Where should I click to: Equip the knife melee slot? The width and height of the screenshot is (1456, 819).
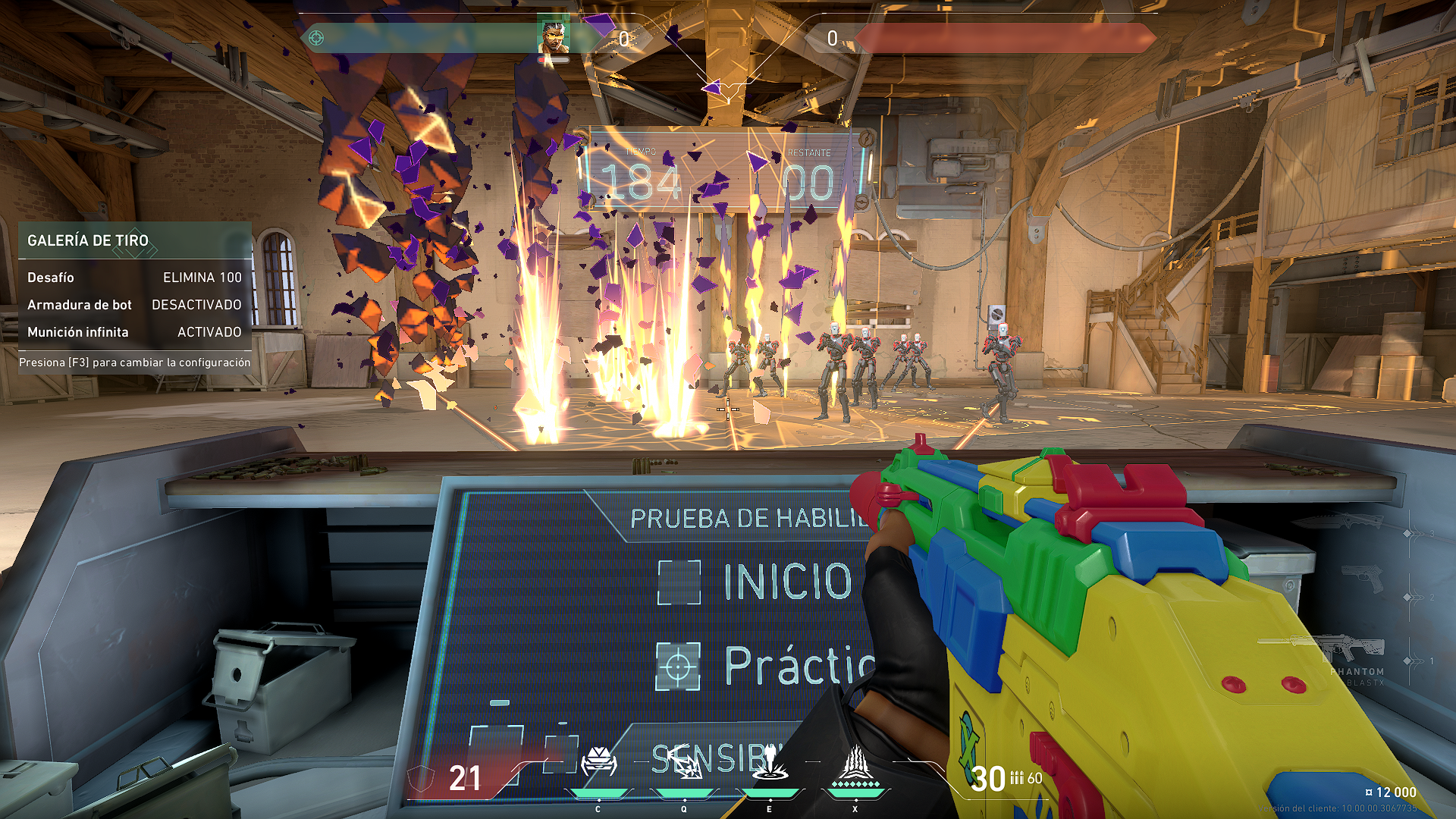pos(1338,521)
